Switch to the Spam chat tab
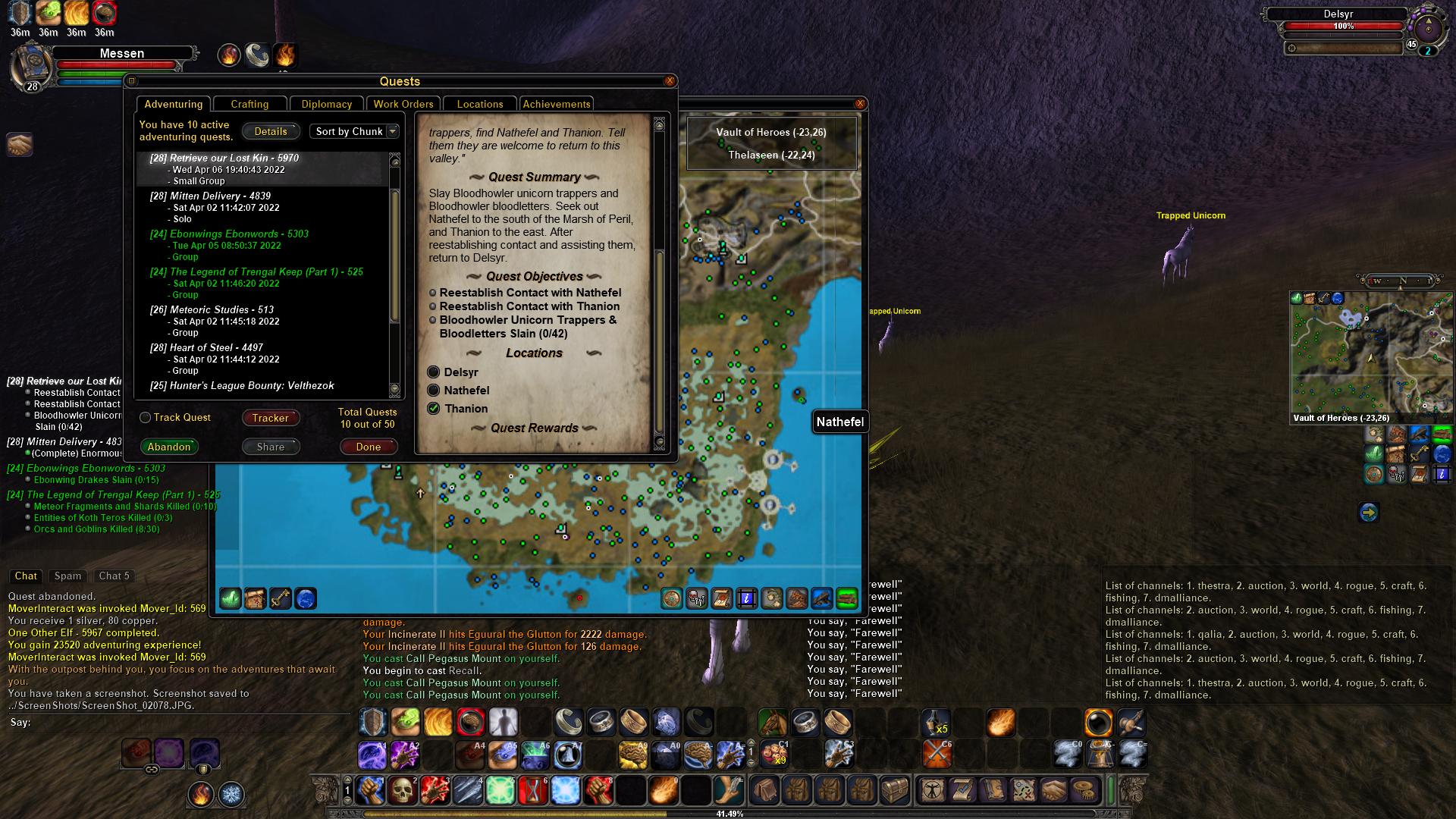This screenshot has width=1456, height=819. point(67,576)
